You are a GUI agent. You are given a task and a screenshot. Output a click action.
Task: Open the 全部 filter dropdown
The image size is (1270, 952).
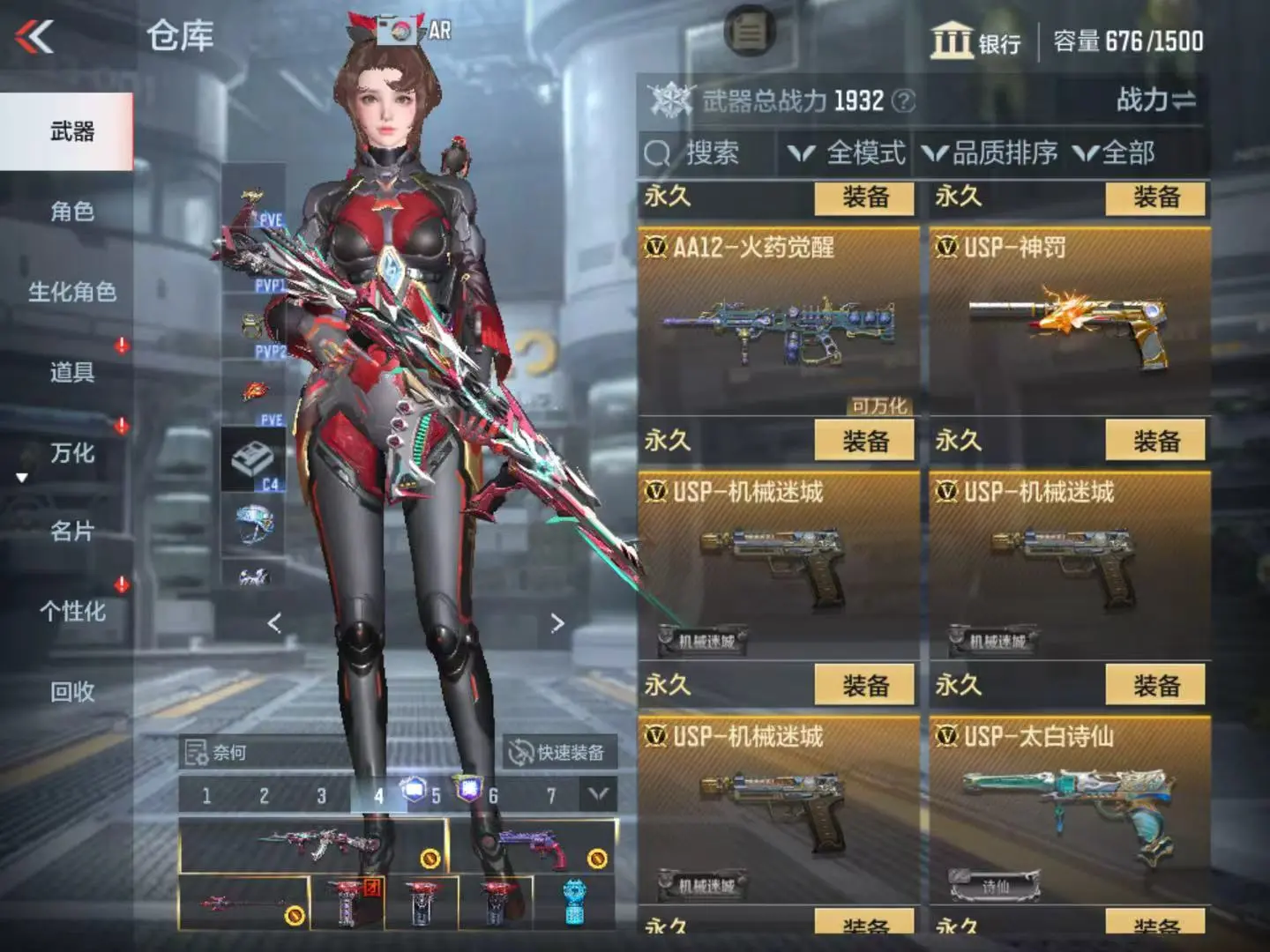click(1115, 153)
